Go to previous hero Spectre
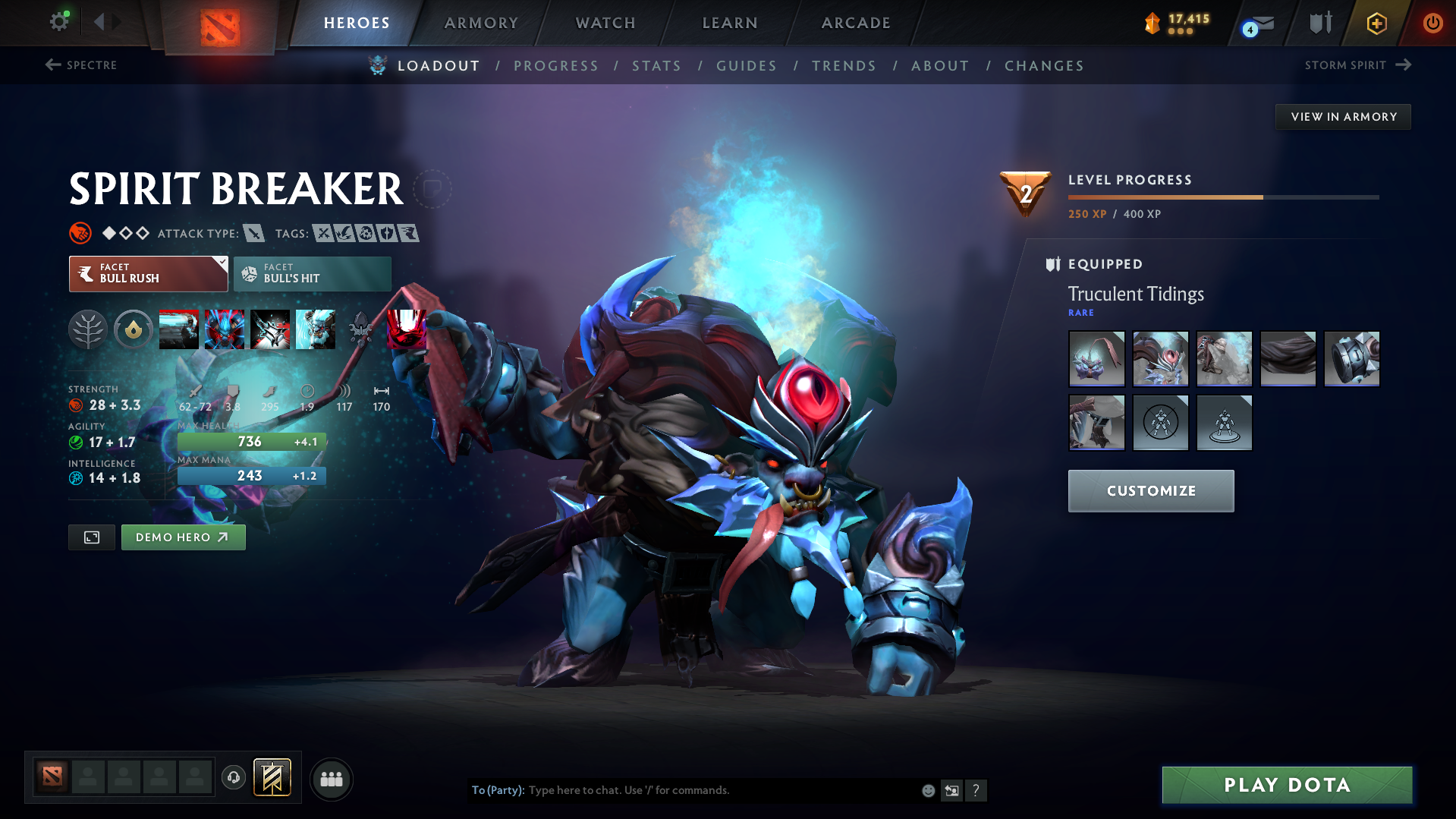Image resolution: width=1456 pixels, height=819 pixels. pyautogui.click(x=81, y=65)
